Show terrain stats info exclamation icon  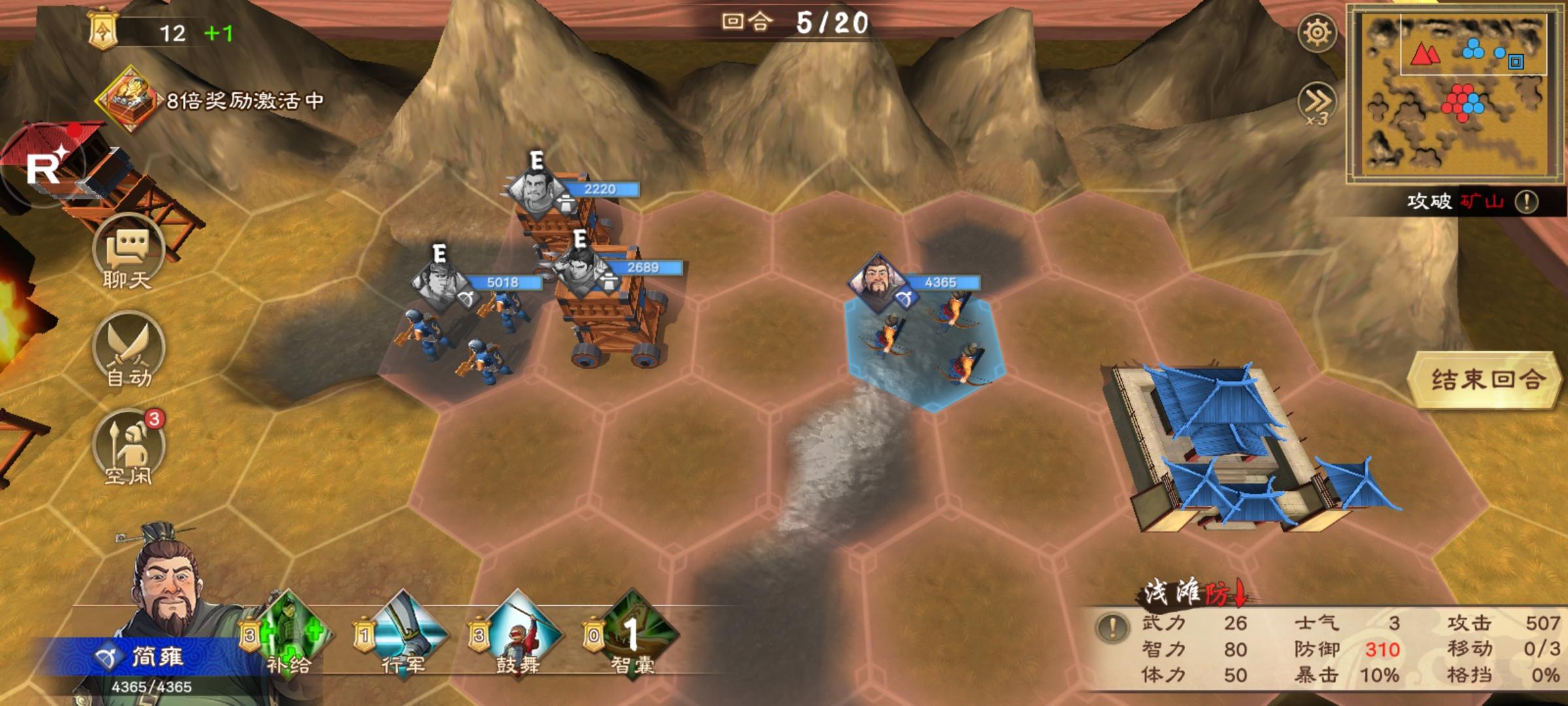click(1112, 628)
